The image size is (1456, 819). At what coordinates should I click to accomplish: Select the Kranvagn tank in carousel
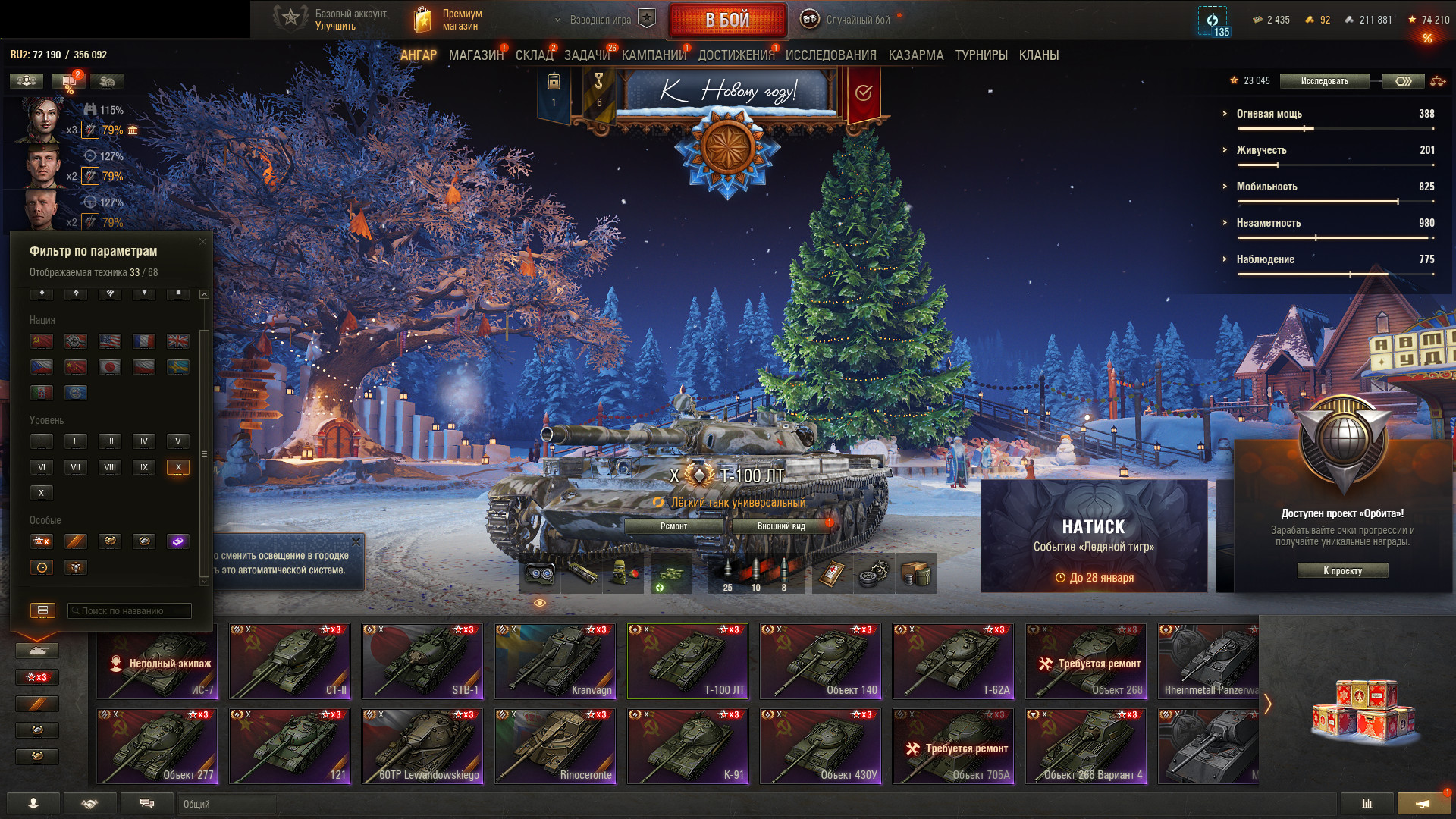555,661
